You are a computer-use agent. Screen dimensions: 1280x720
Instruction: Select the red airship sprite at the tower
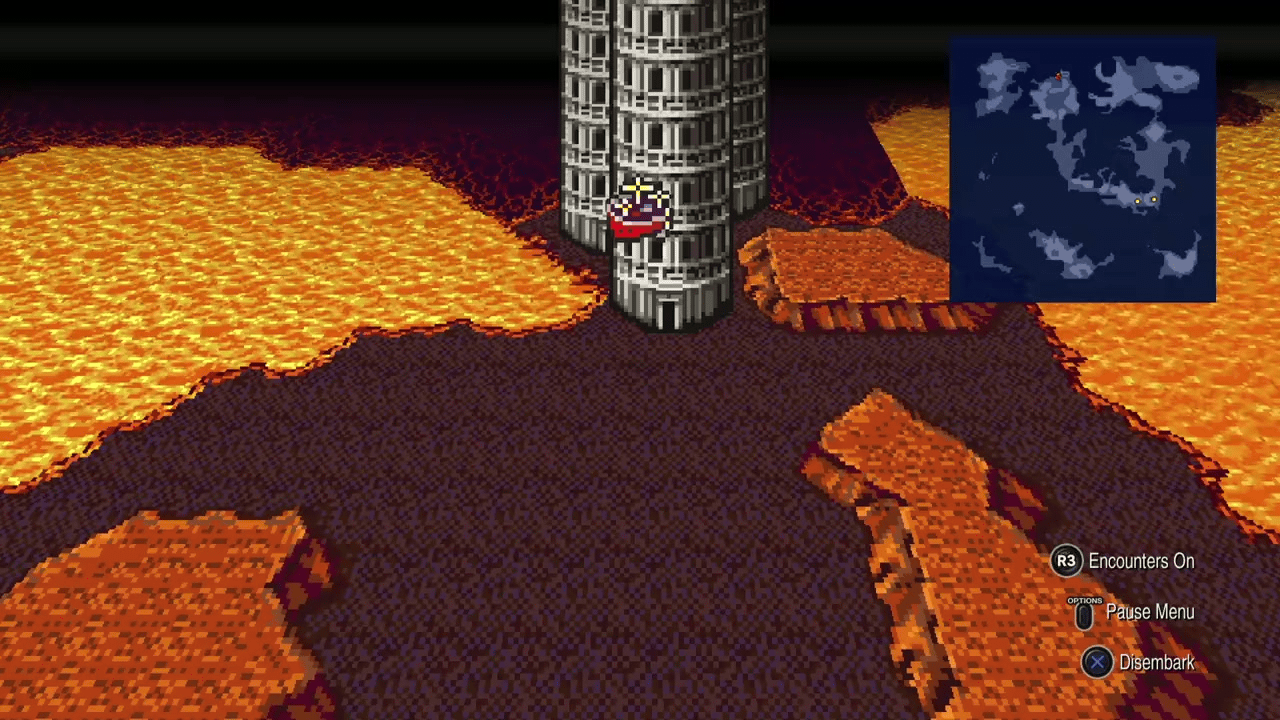coord(640,212)
